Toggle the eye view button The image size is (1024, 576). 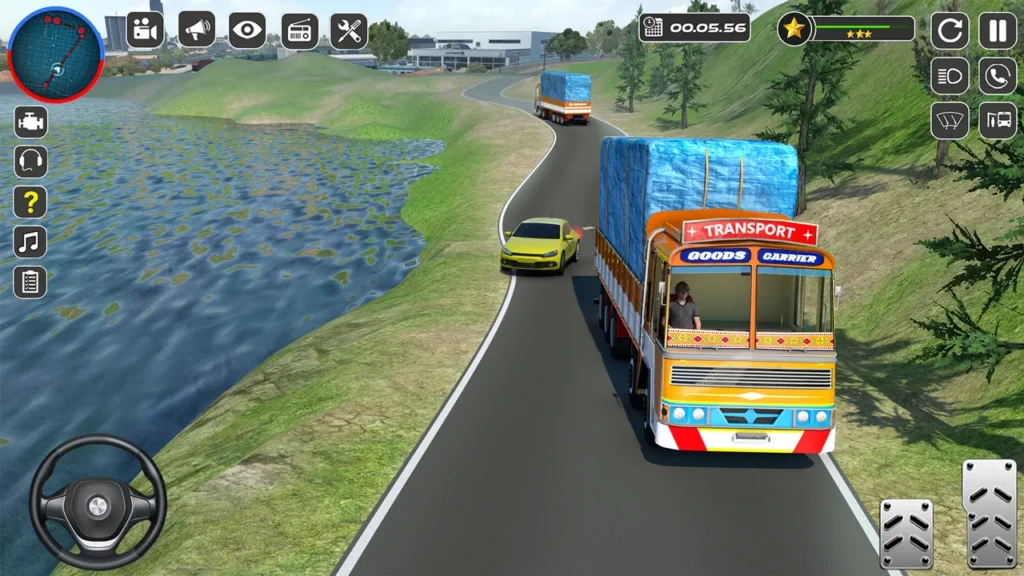coord(247,30)
